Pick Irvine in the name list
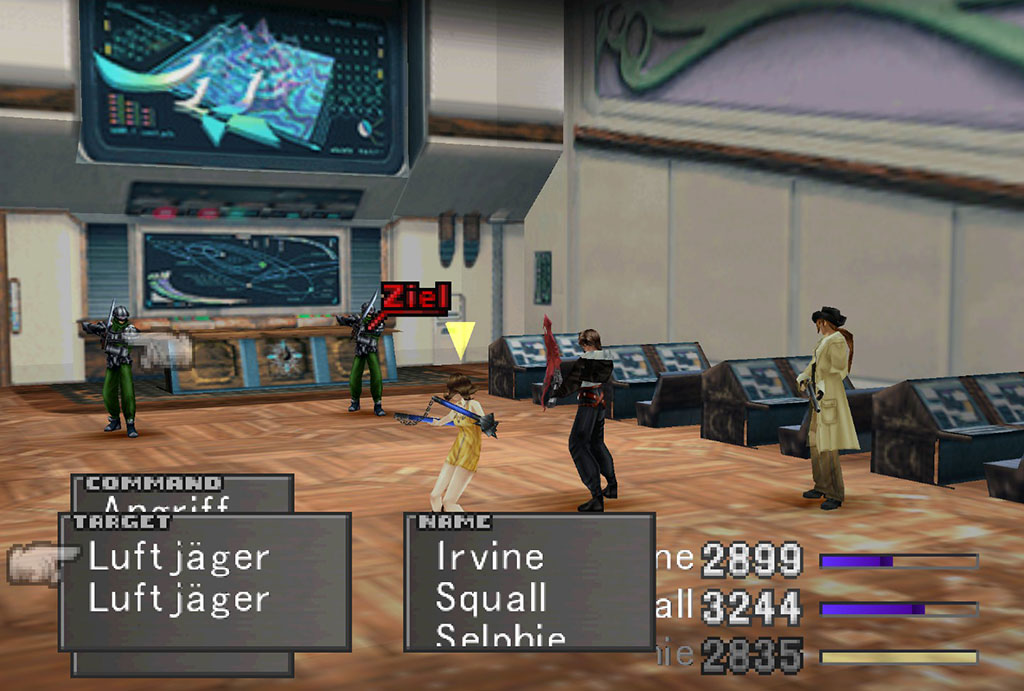 490,557
